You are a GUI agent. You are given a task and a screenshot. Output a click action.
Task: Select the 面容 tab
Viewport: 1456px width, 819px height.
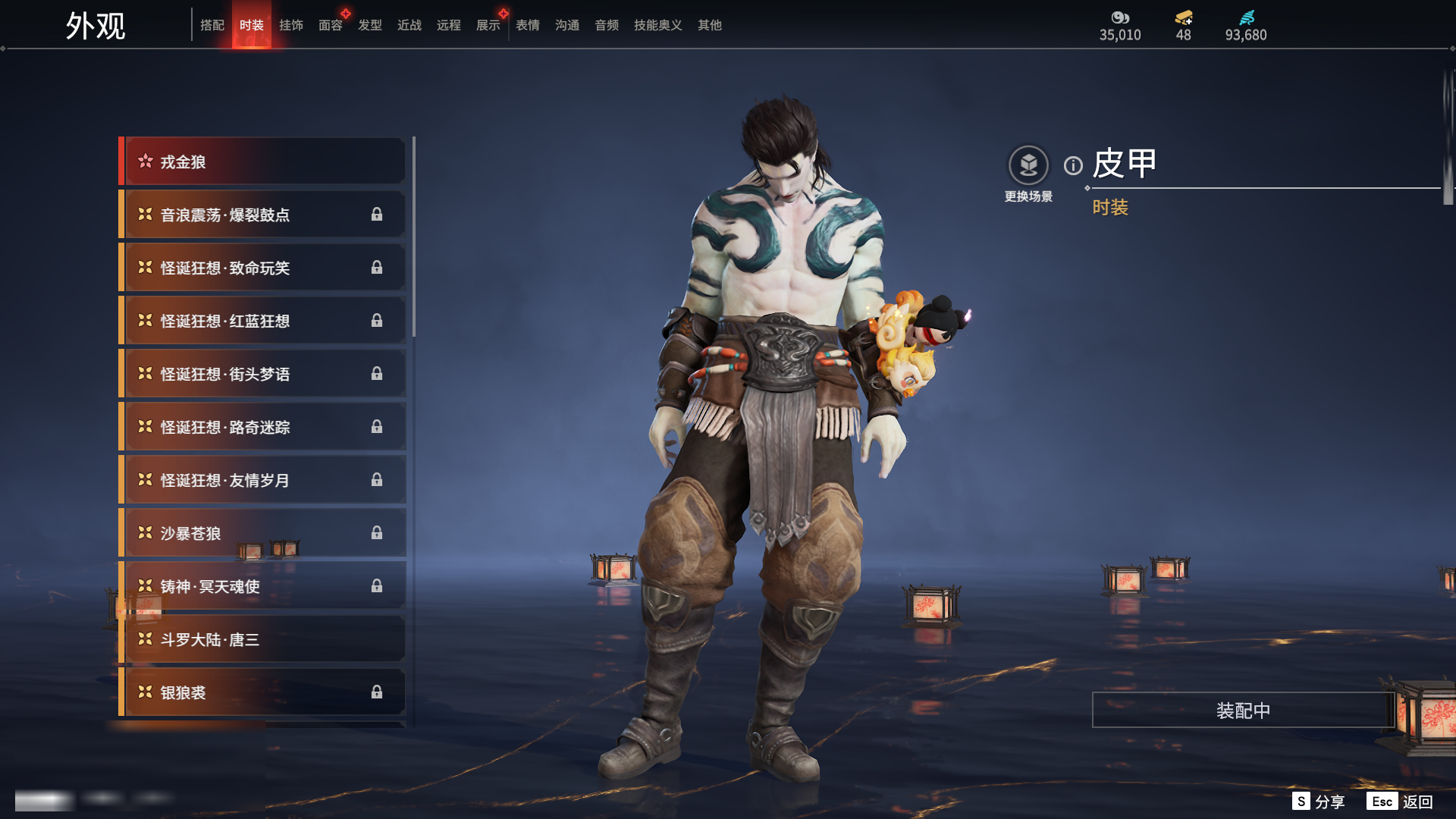330,25
